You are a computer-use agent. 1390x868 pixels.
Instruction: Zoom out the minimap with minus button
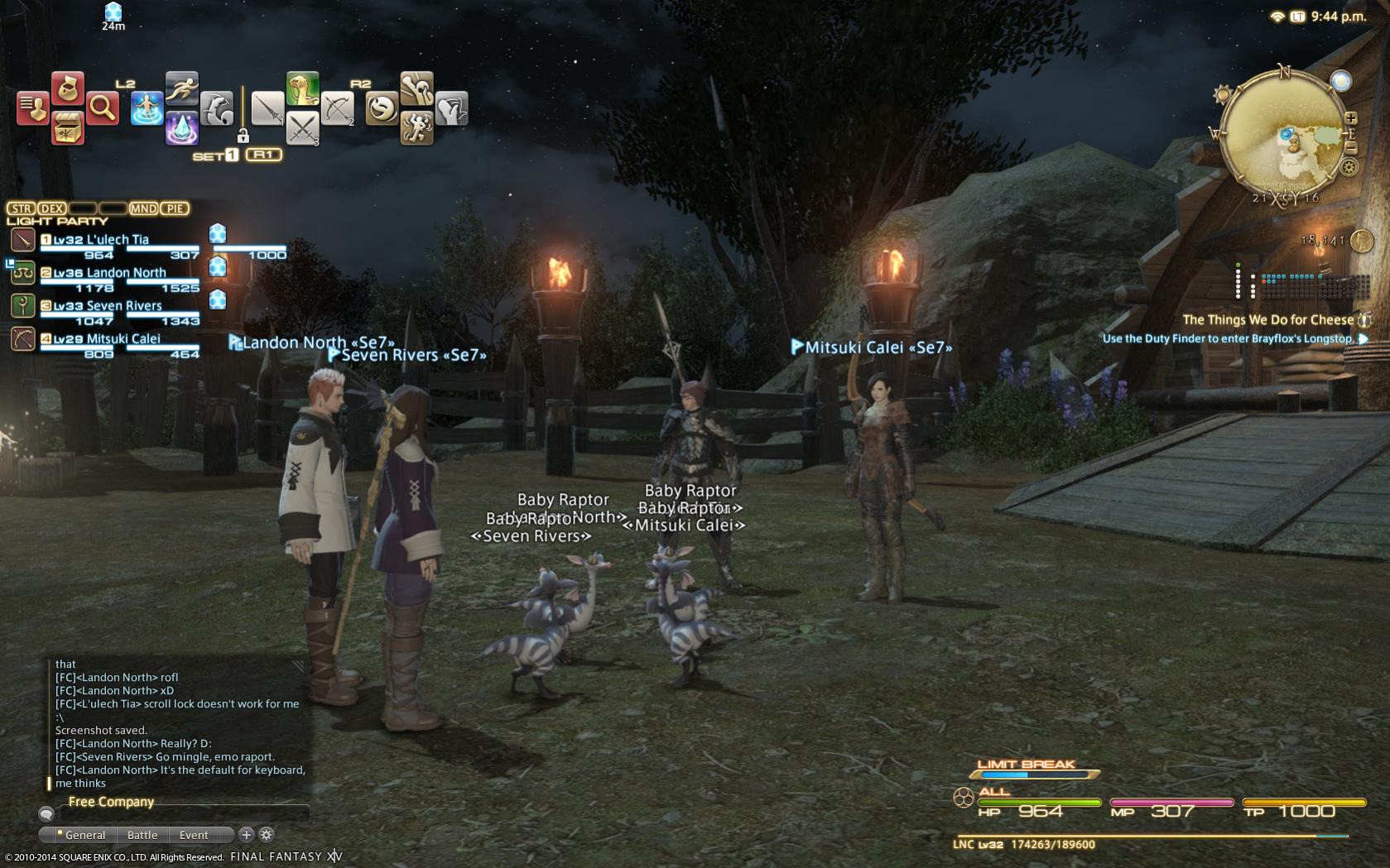1350,148
